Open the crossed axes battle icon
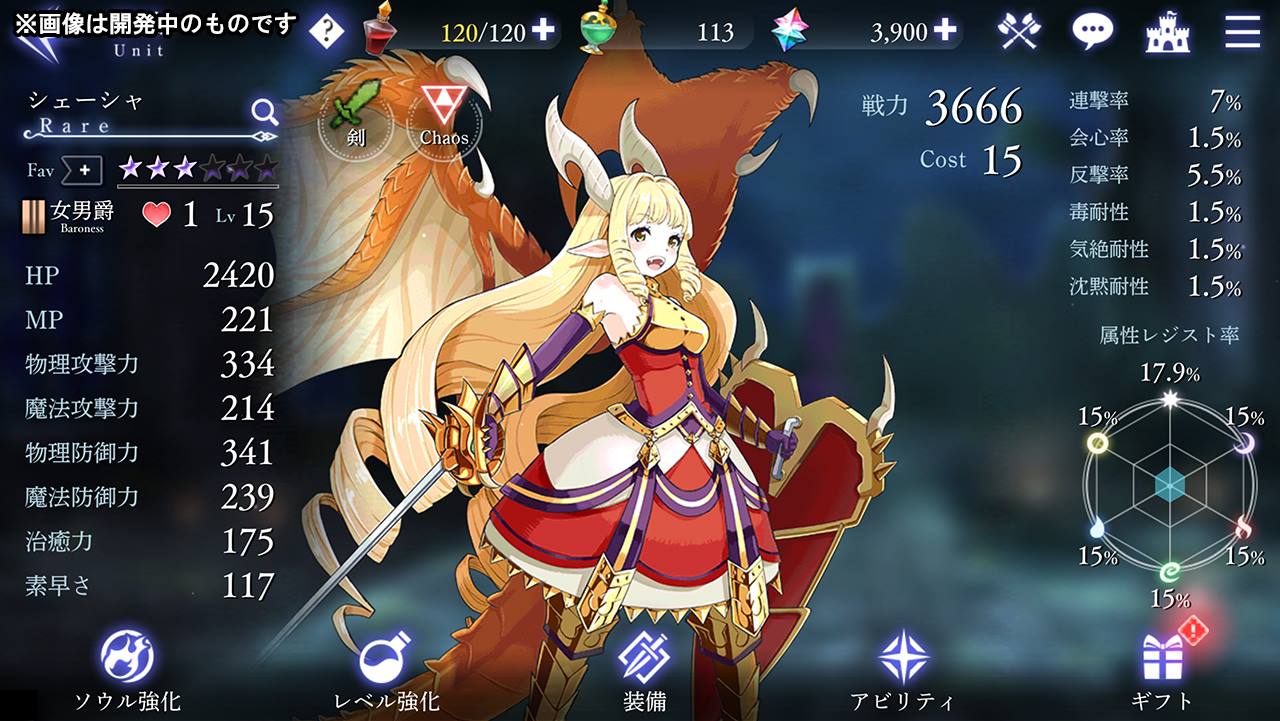1280x721 pixels. point(1019,32)
